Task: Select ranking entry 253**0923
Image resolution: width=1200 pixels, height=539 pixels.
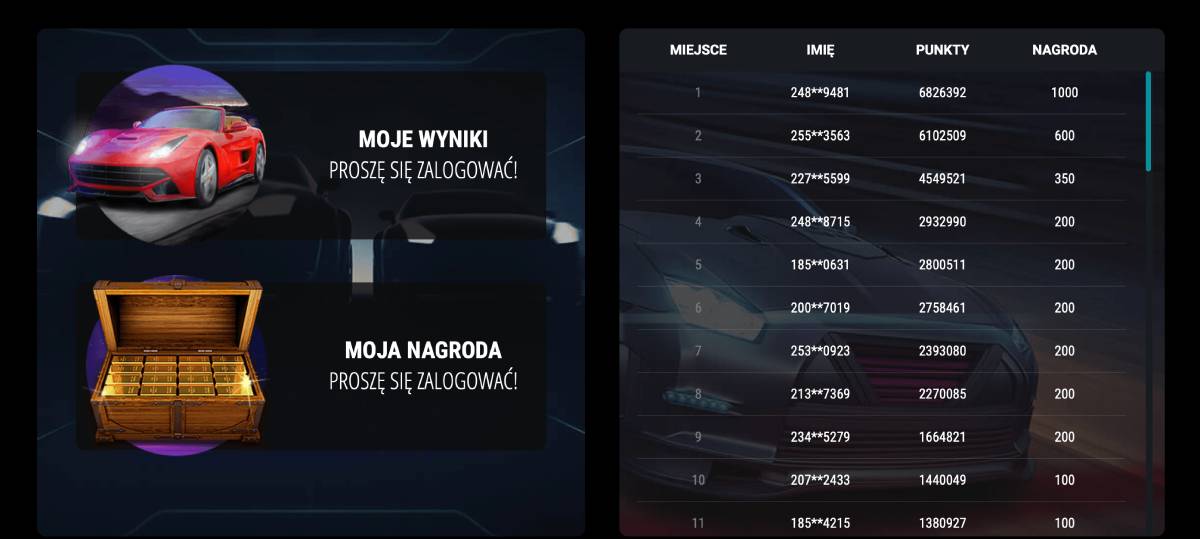Action: (820, 351)
